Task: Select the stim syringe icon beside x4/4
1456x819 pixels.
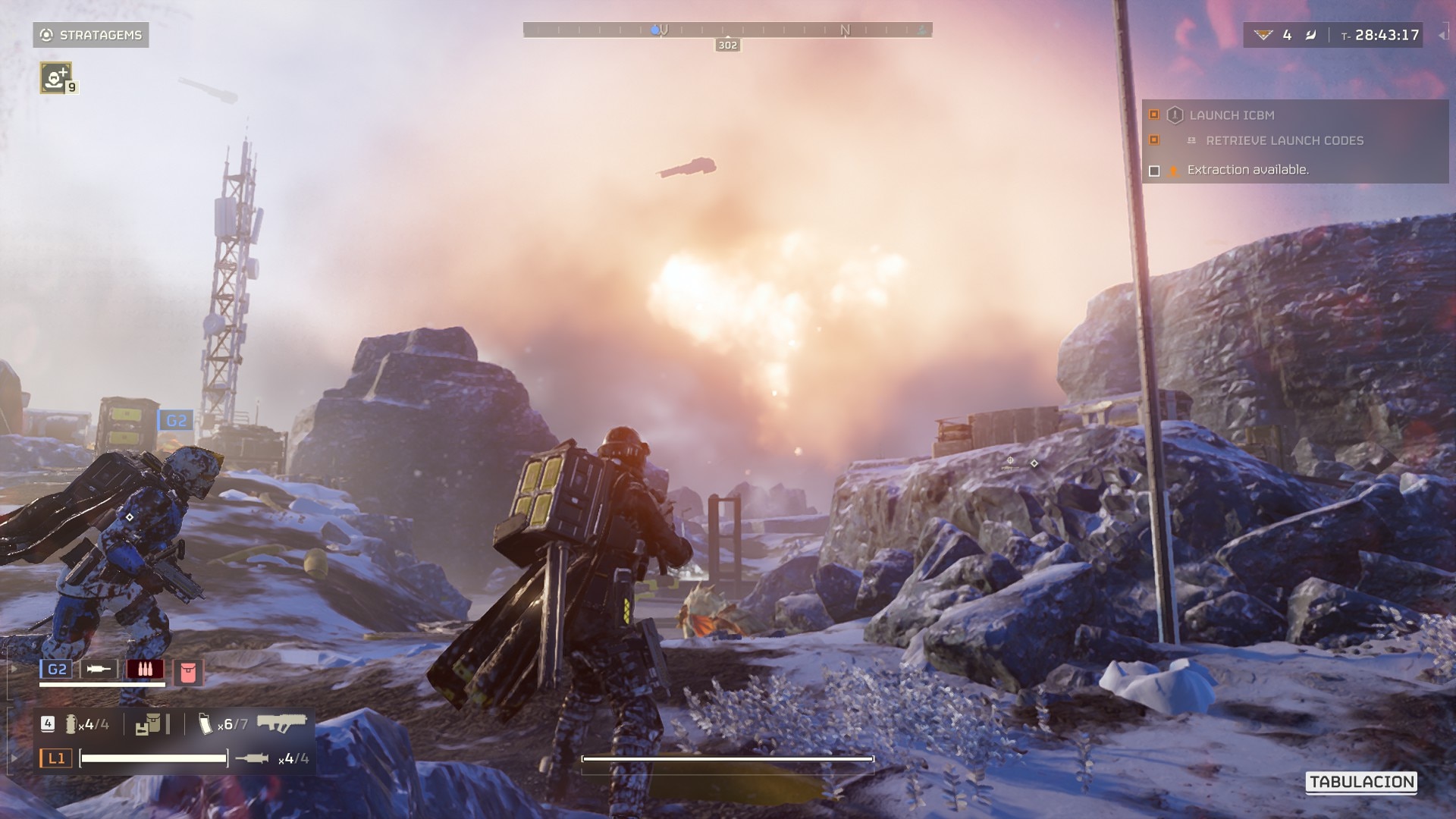Action: point(252,760)
